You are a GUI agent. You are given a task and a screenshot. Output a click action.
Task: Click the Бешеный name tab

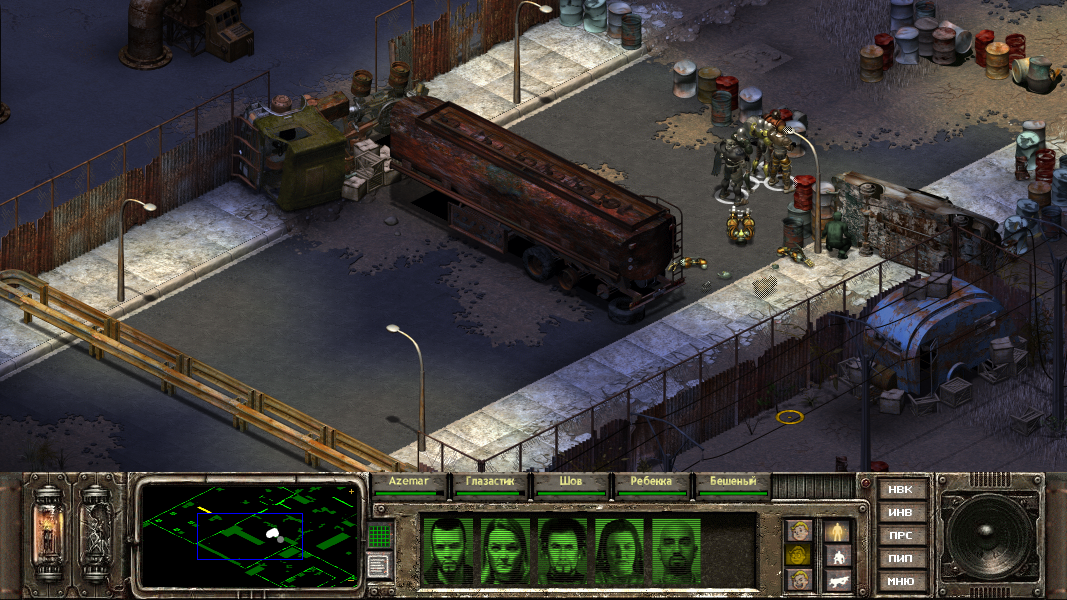pyautogui.click(x=733, y=481)
